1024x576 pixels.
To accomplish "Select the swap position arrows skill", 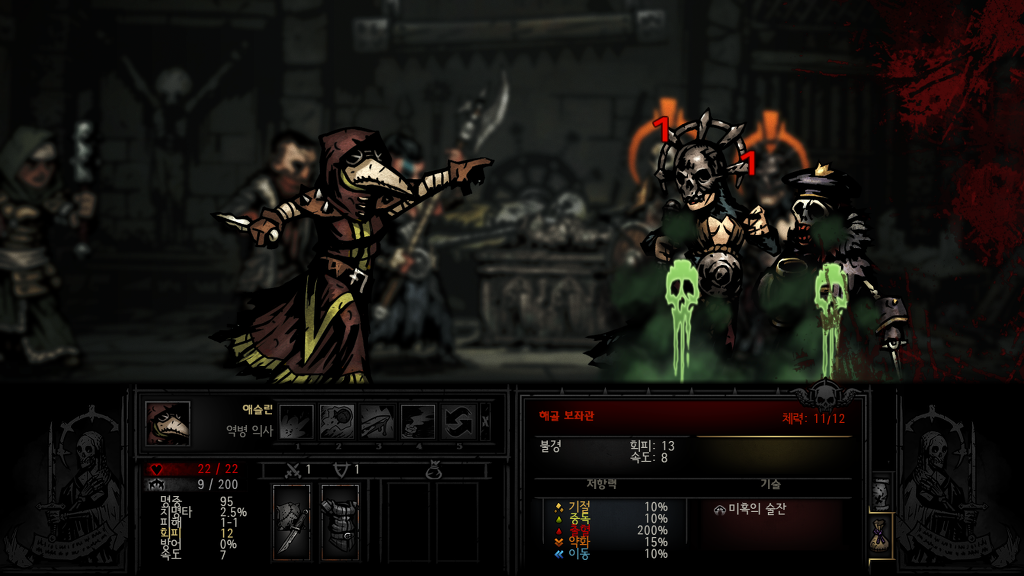I will pyautogui.click(x=459, y=422).
